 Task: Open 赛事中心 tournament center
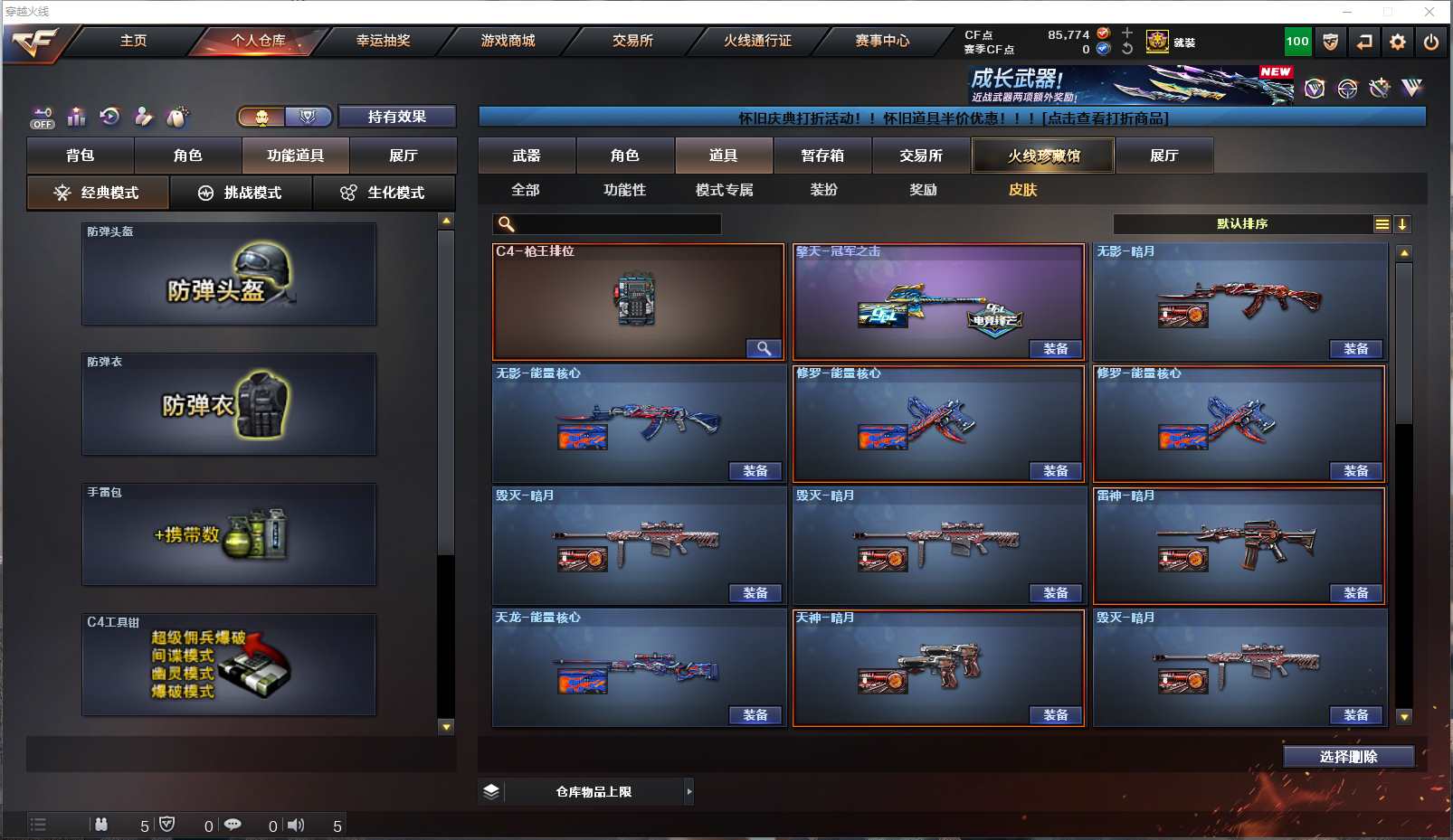[882, 41]
